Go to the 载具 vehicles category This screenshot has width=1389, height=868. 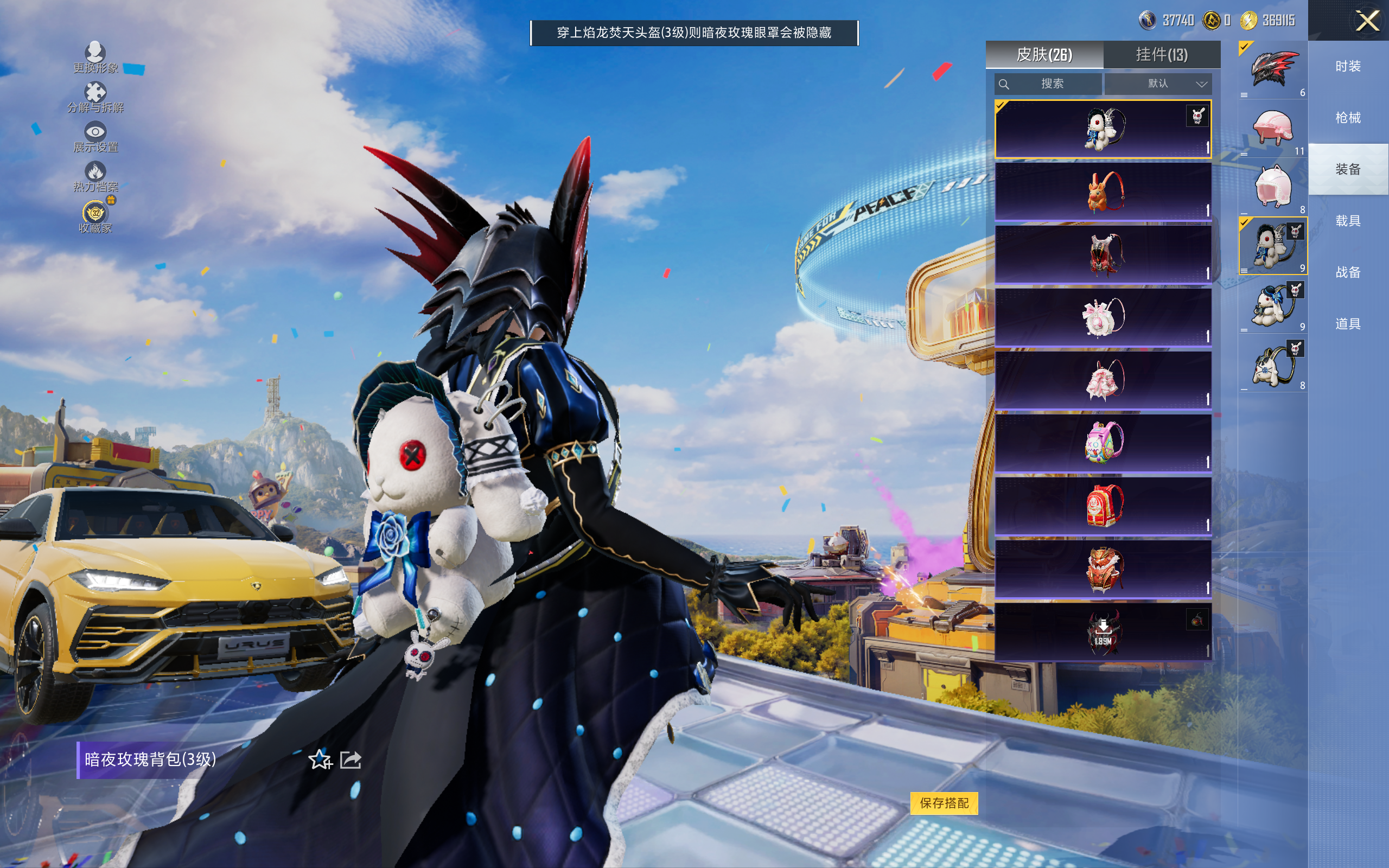pos(1348,221)
